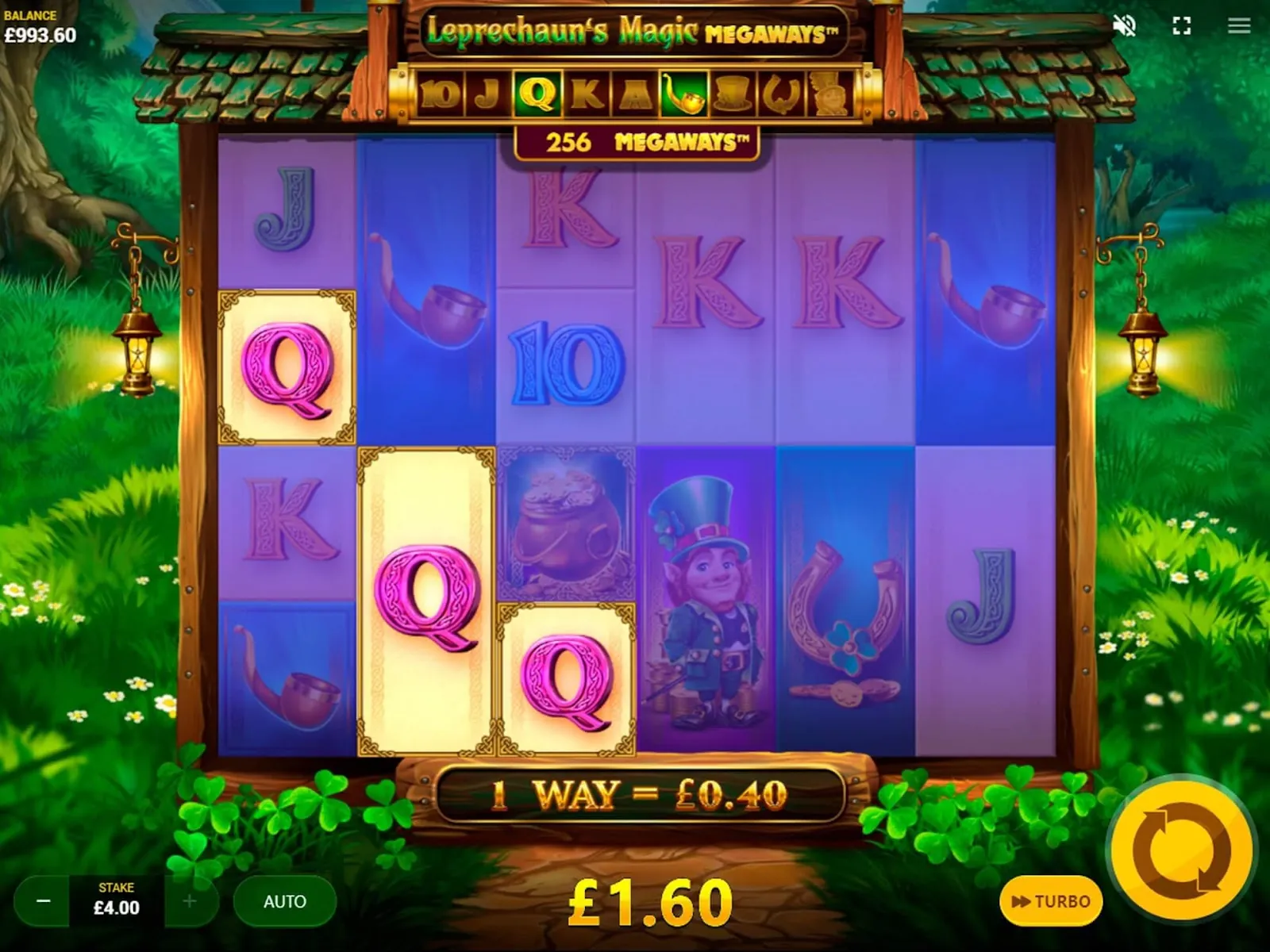
Task: Decrease the stake with the minus button
Action: click(x=44, y=901)
